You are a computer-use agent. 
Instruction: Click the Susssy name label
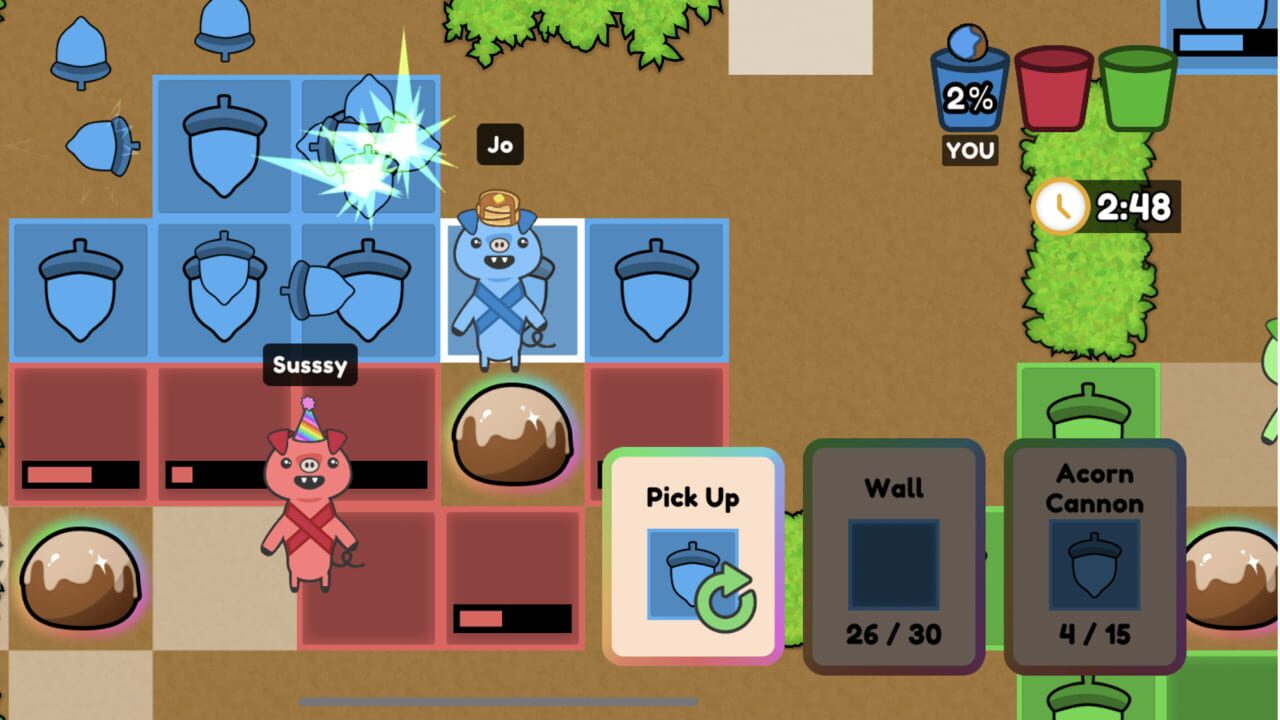click(310, 365)
